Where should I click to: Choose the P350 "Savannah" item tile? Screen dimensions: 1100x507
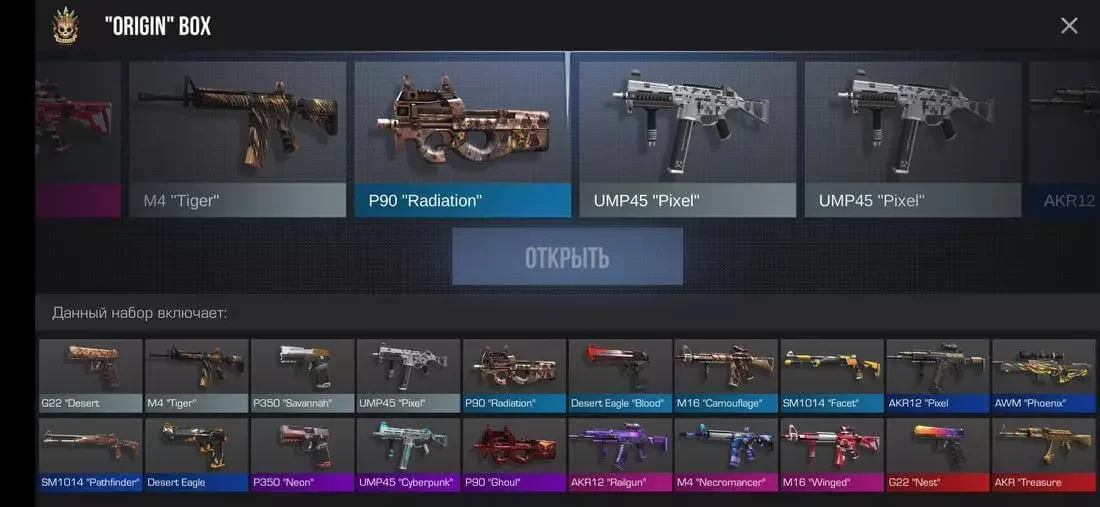pyautogui.click(x=303, y=375)
